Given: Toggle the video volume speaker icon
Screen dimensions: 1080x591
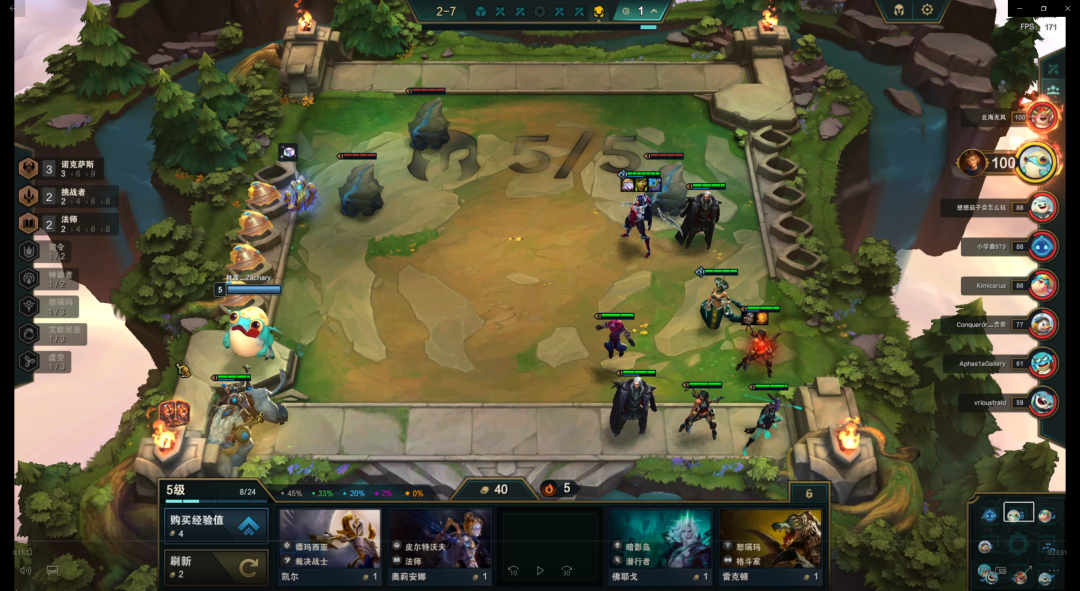Looking at the screenshot, I should (25, 571).
